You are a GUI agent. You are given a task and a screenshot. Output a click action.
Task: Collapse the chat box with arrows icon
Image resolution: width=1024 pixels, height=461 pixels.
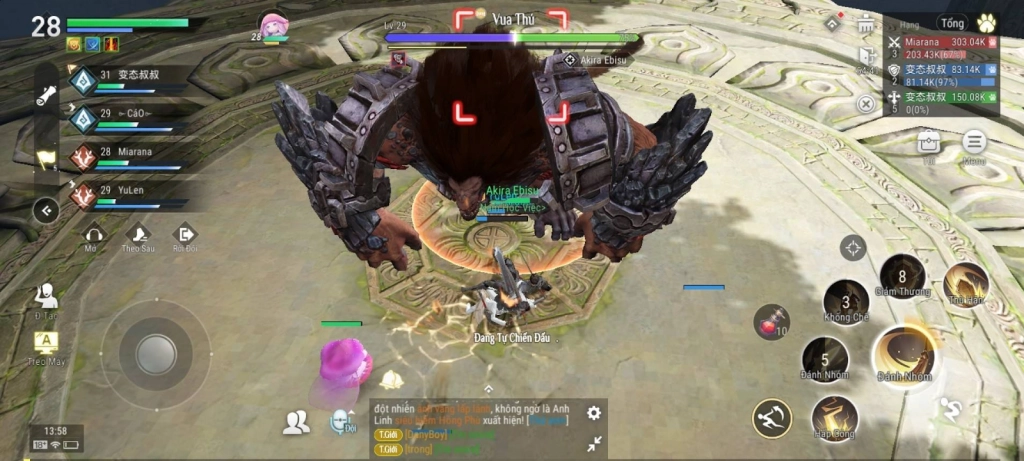tap(594, 443)
